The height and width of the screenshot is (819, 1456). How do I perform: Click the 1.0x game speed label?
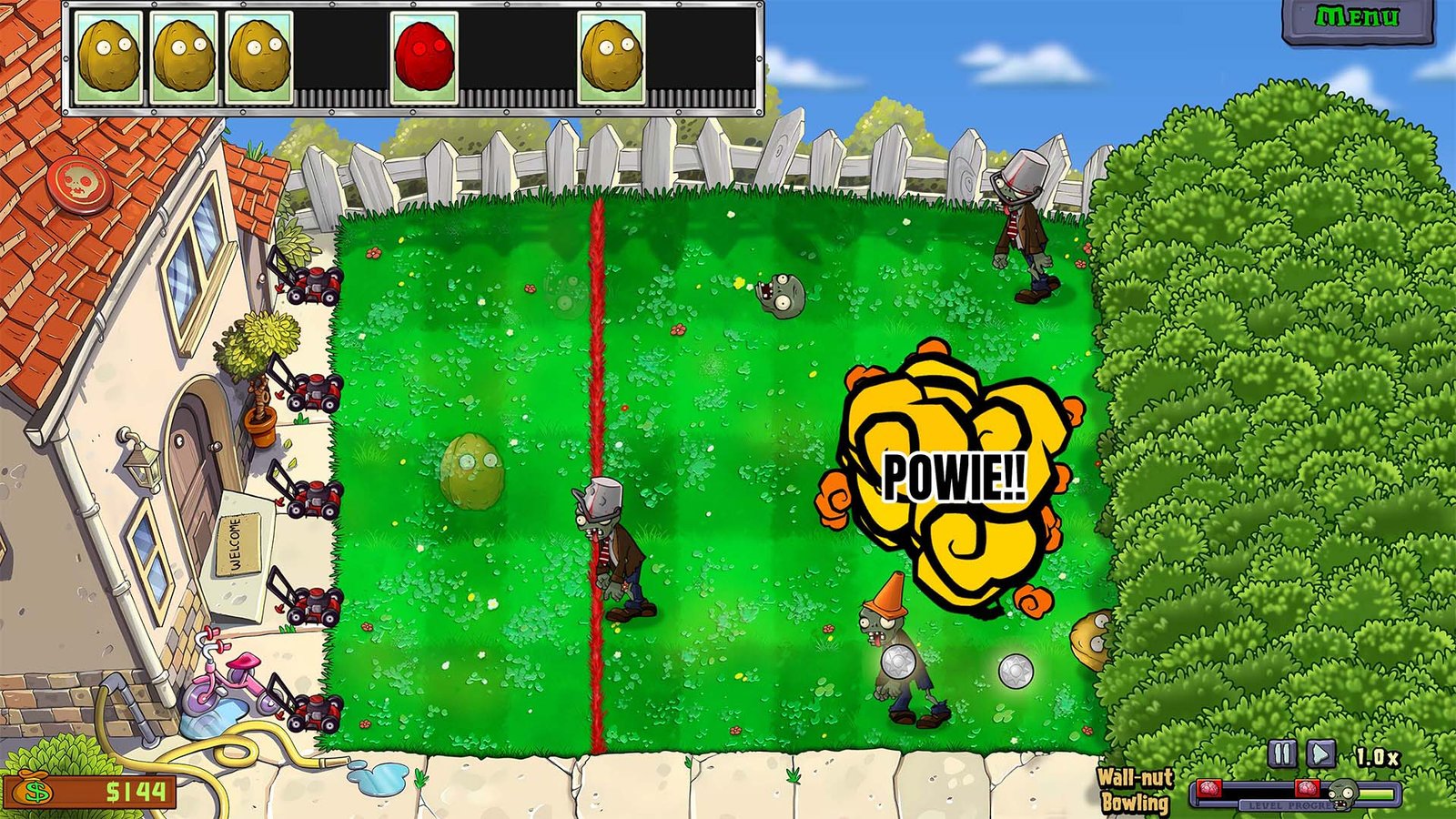(x=1376, y=757)
